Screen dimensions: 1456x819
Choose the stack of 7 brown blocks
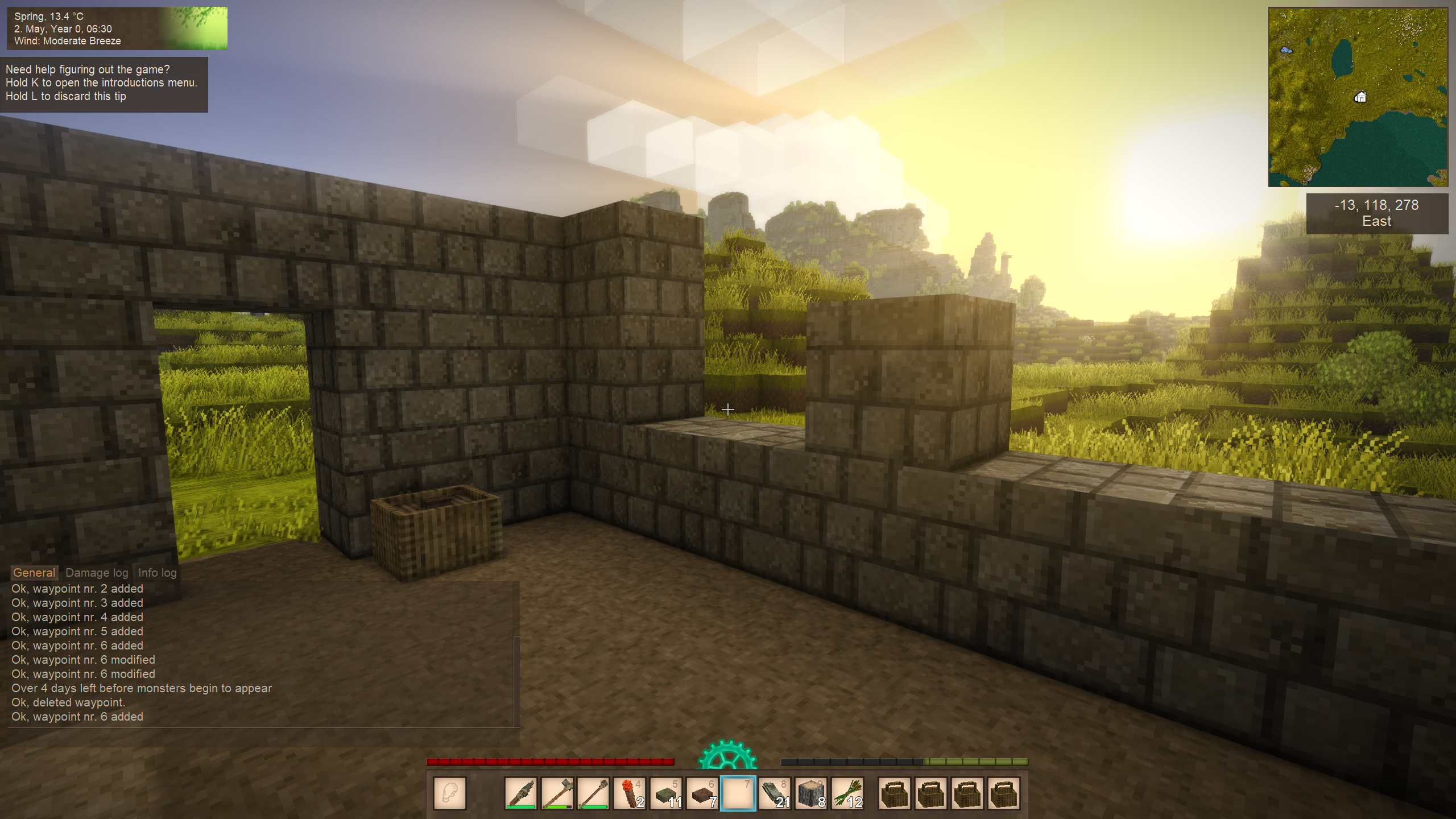(702, 793)
